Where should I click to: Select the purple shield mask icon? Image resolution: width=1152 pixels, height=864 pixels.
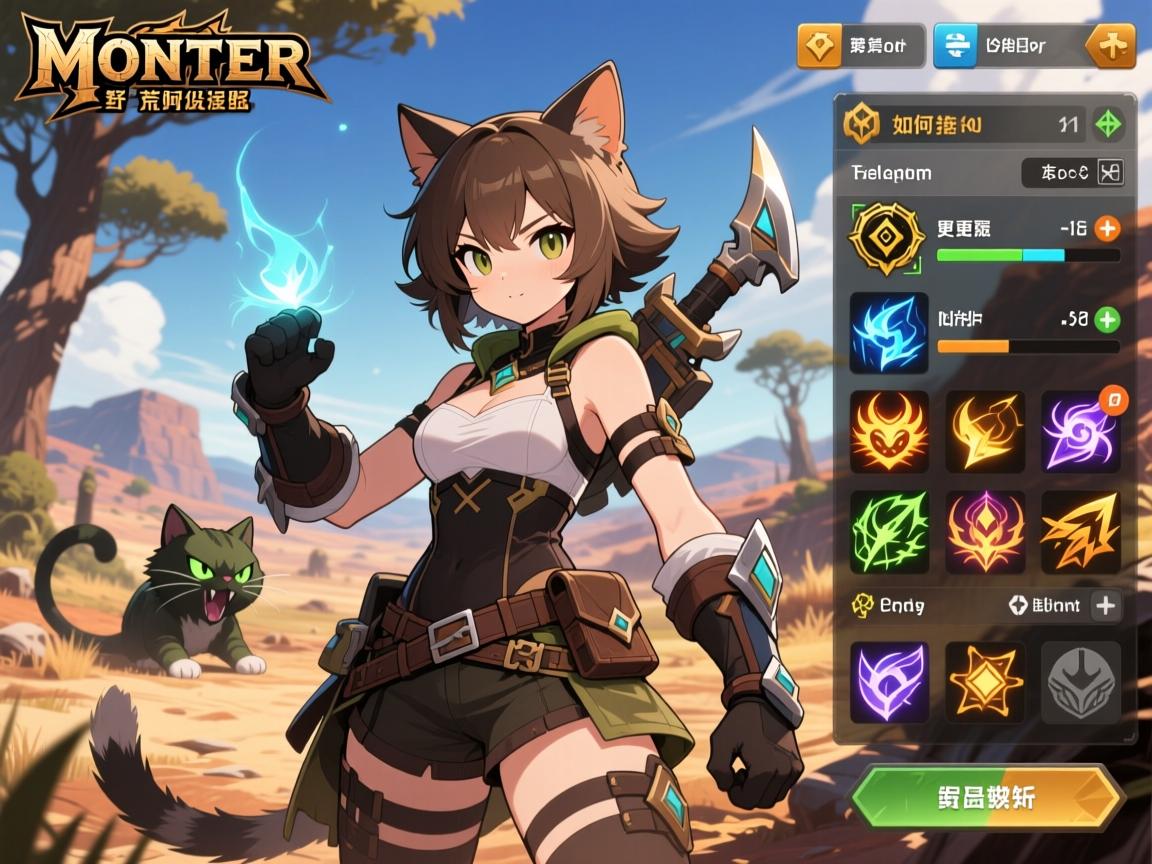click(889, 682)
